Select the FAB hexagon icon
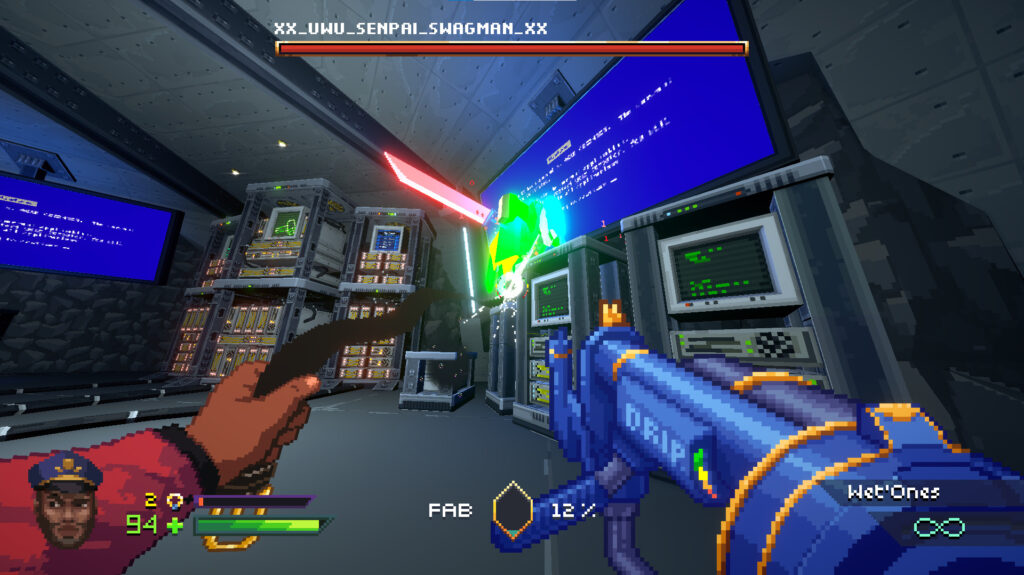Viewport: 1024px width, 575px height. 512,510
